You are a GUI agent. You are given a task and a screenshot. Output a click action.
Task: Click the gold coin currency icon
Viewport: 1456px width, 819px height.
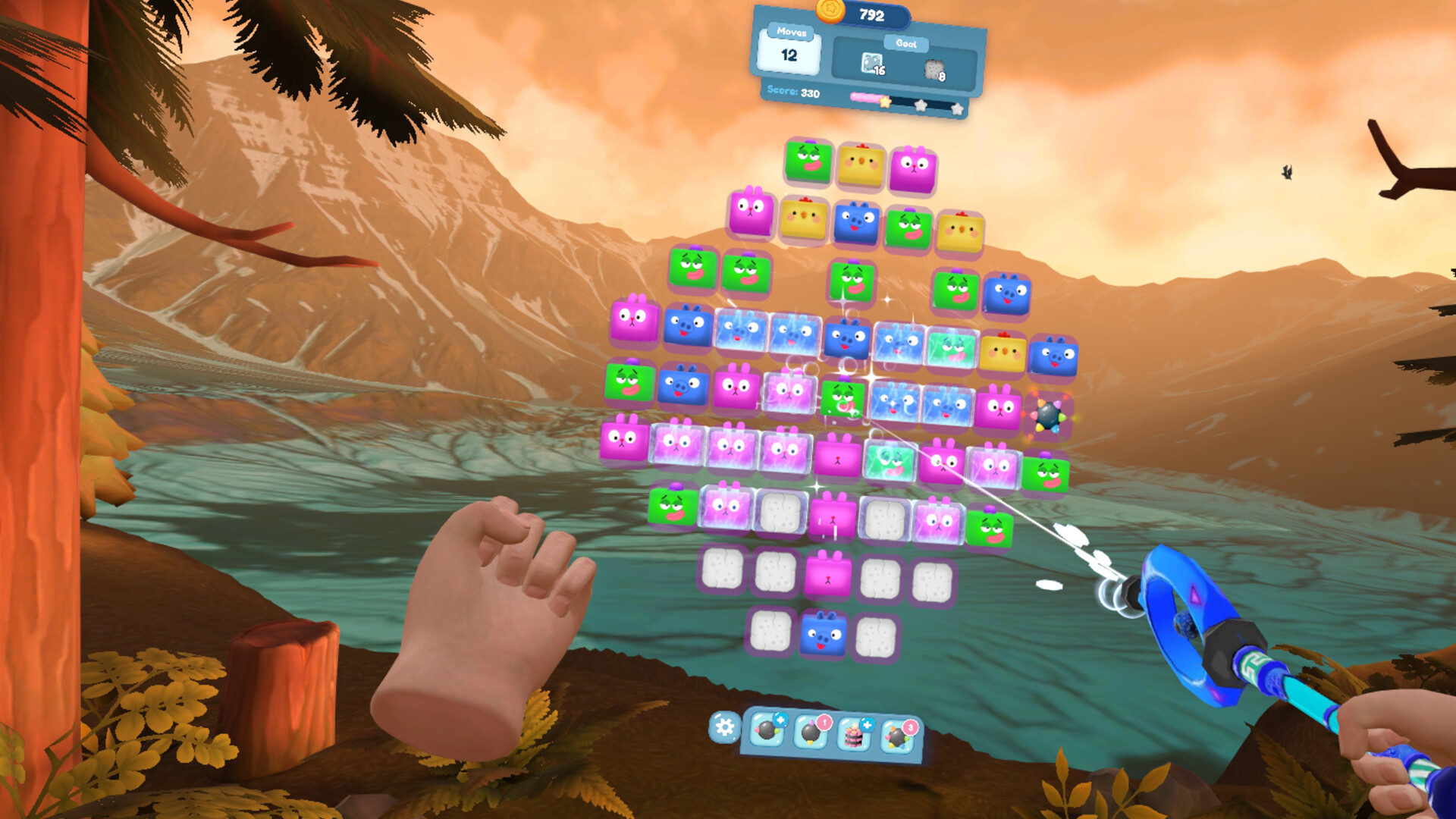pos(829,11)
